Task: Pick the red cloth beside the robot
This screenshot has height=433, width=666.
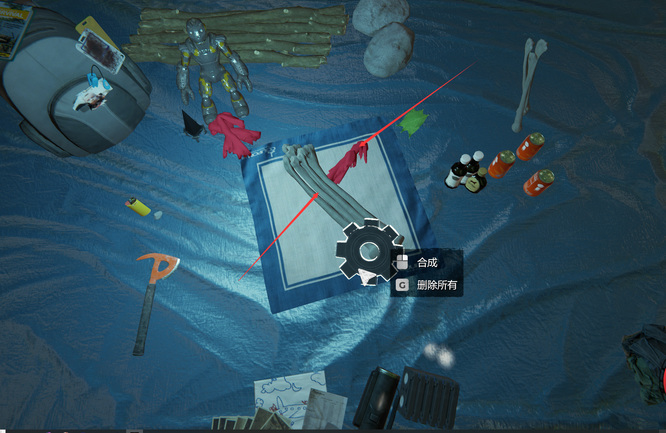Action: click(234, 134)
